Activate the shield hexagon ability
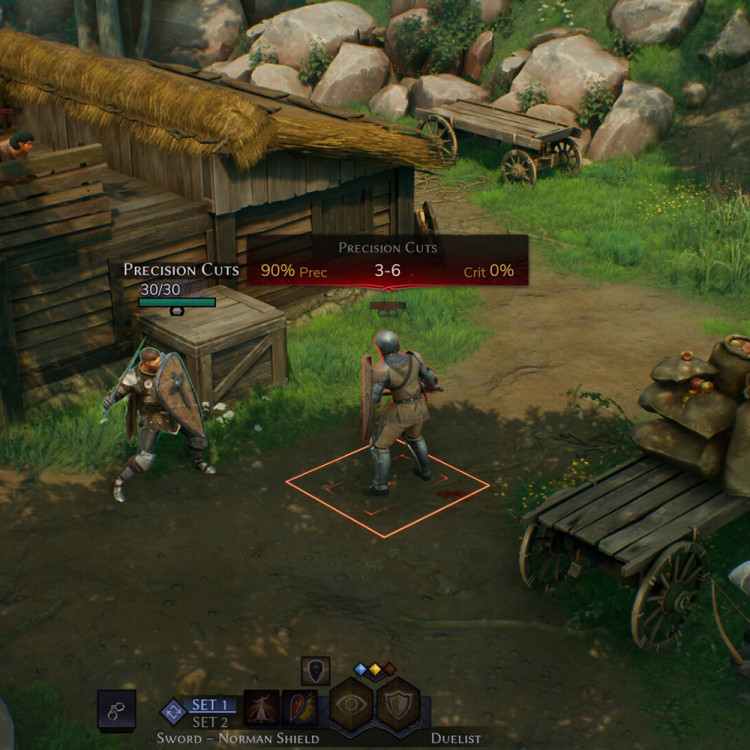Screen dimensions: 750x750 398,704
